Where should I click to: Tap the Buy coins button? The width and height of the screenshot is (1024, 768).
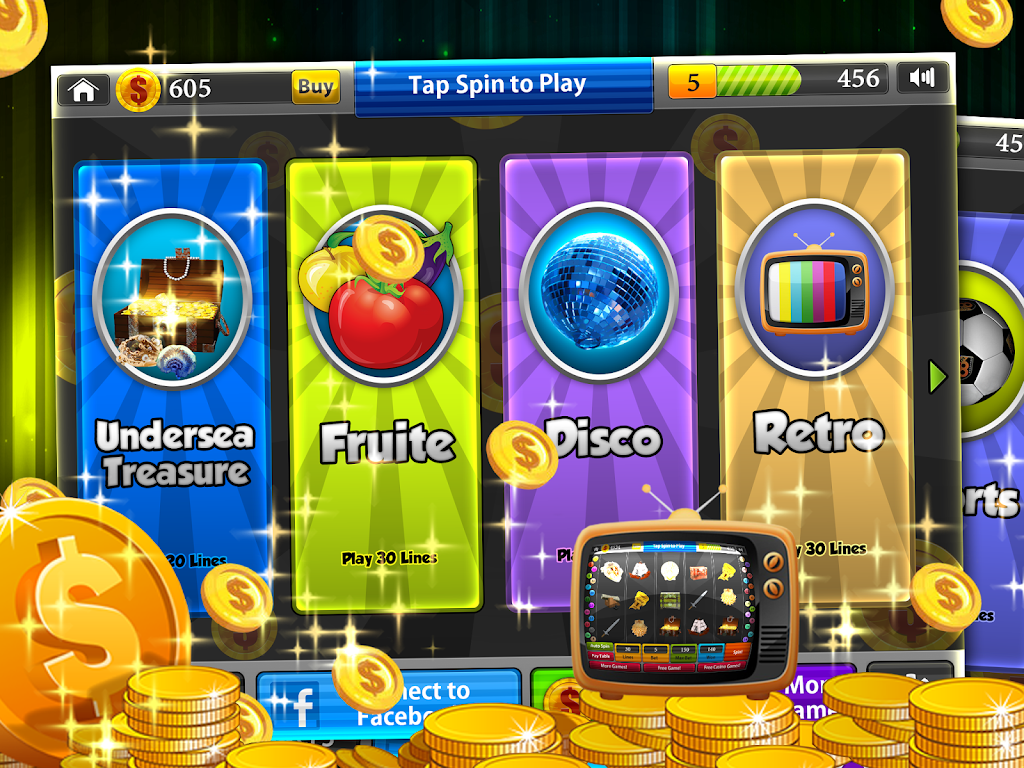point(315,87)
